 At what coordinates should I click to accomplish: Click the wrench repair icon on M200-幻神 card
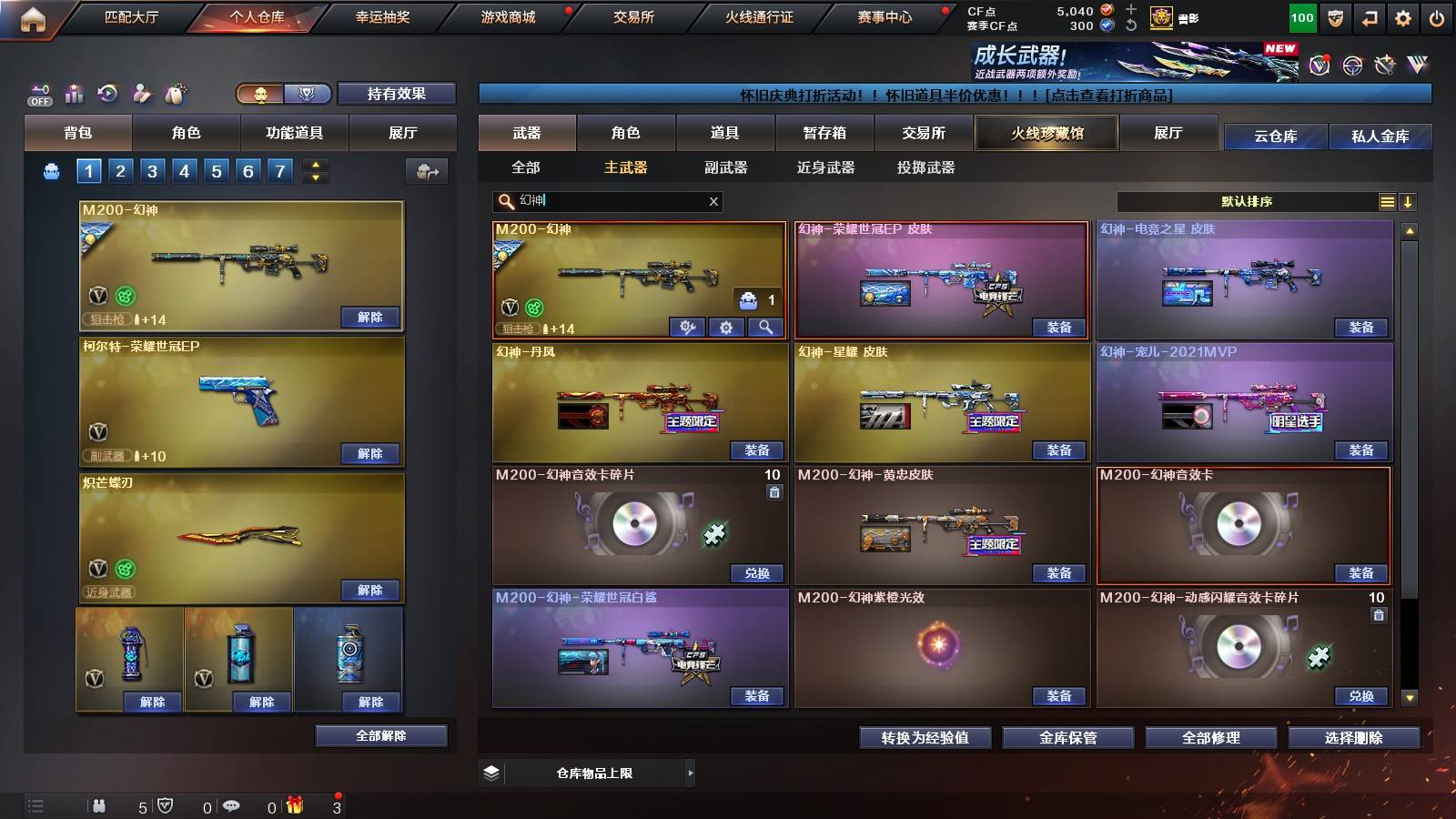(687, 328)
